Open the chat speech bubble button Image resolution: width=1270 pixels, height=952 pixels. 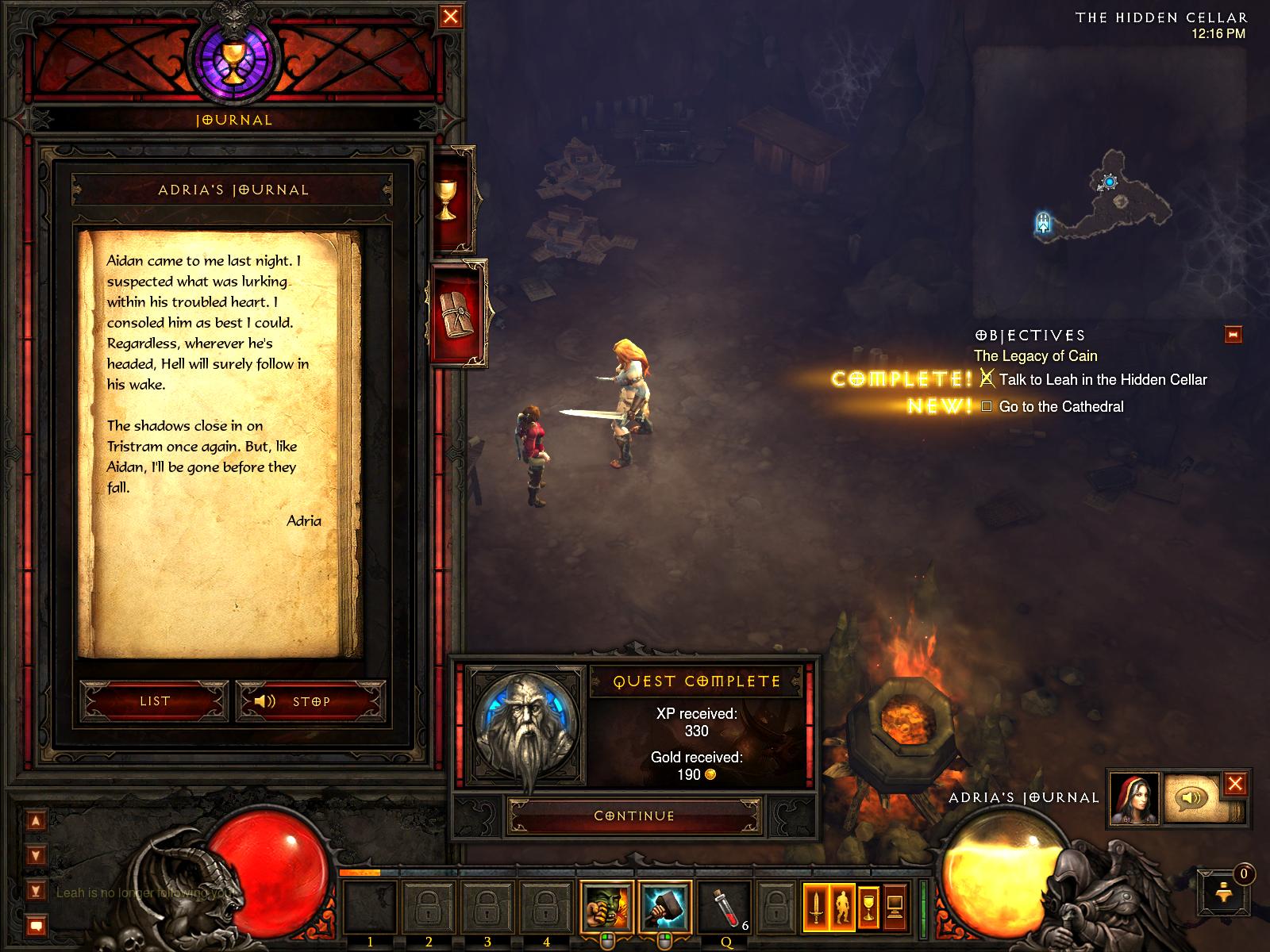[x=36, y=925]
